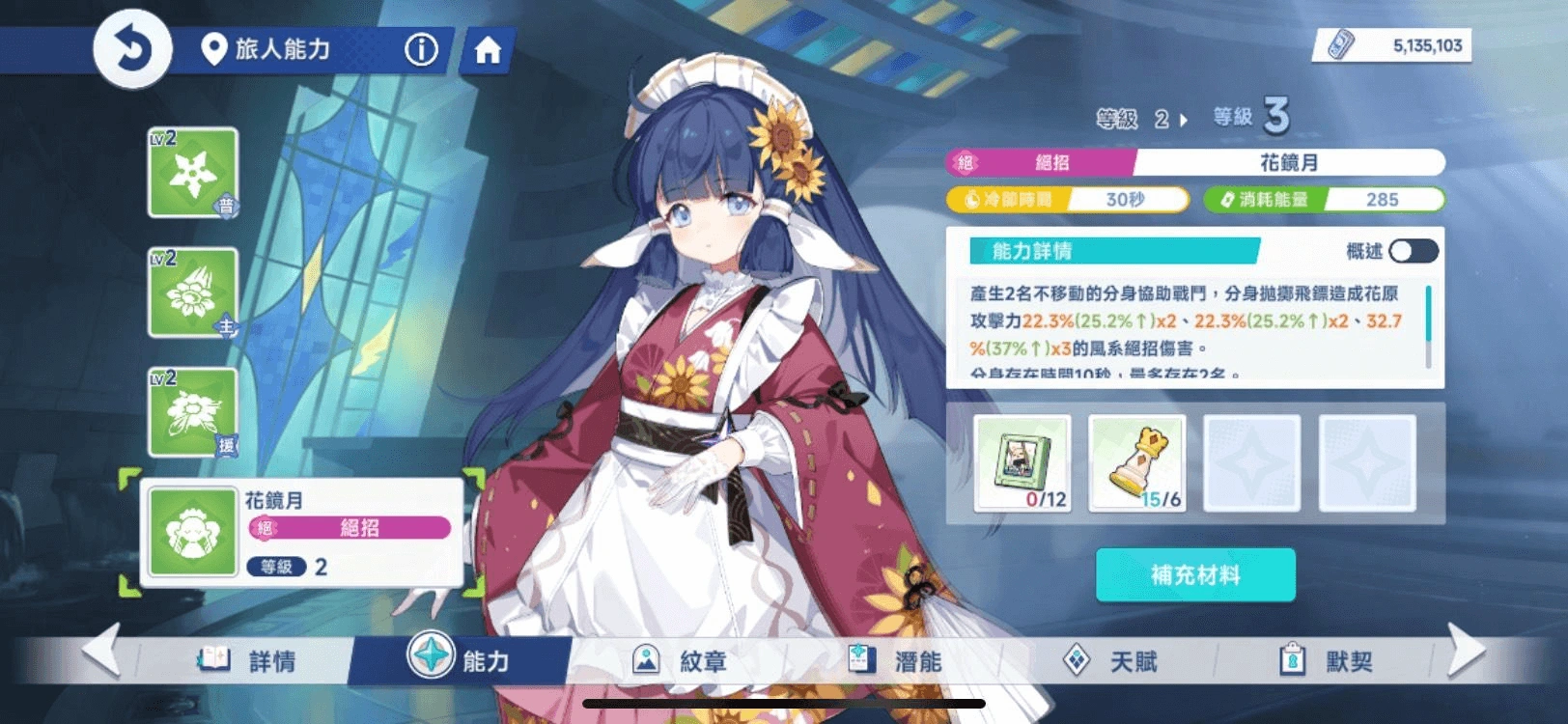
Task: Open the 潛能 tab
Action: pyautogui.click(x=894, y=661)
